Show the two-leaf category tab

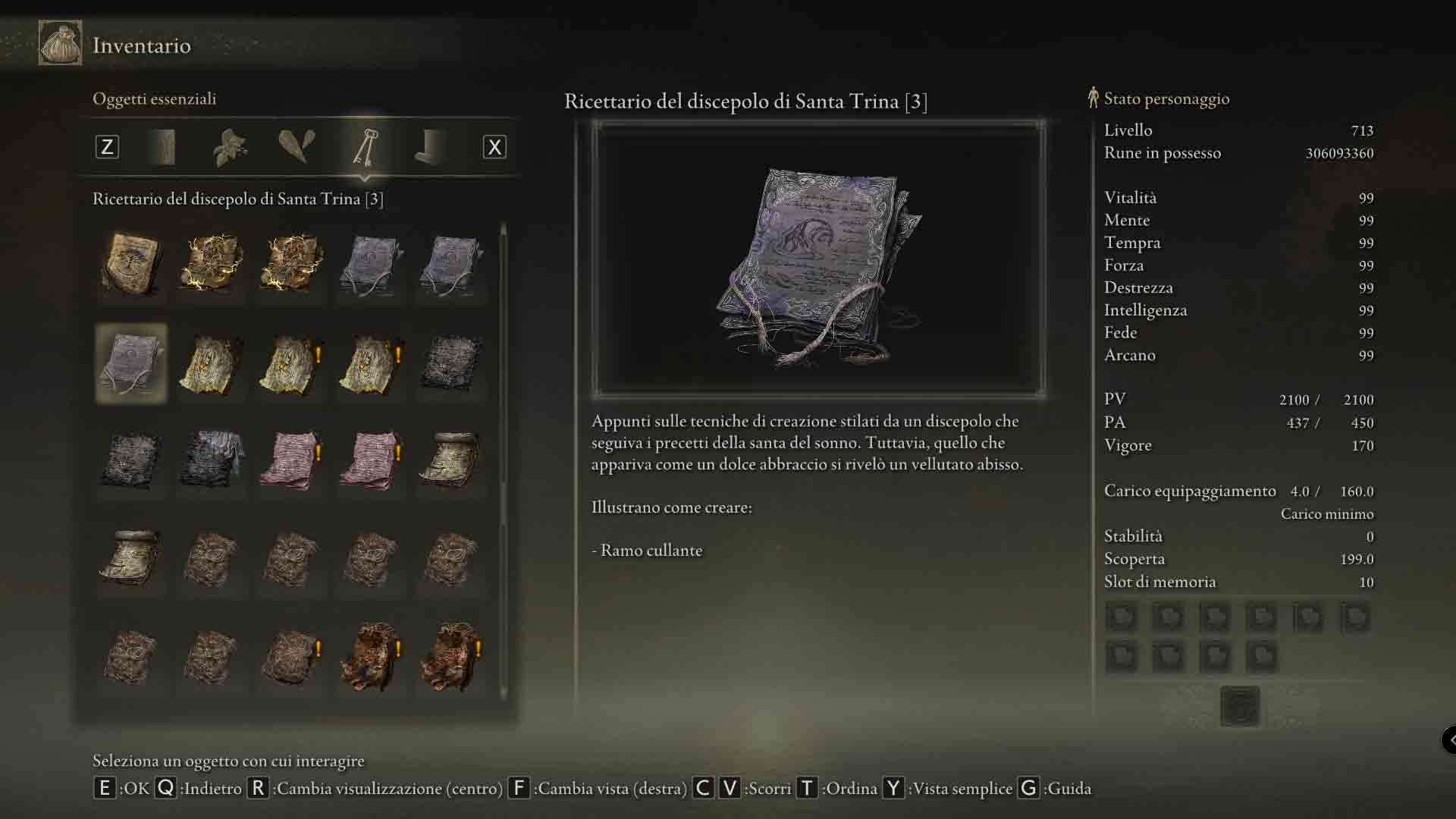coord(296,146)
